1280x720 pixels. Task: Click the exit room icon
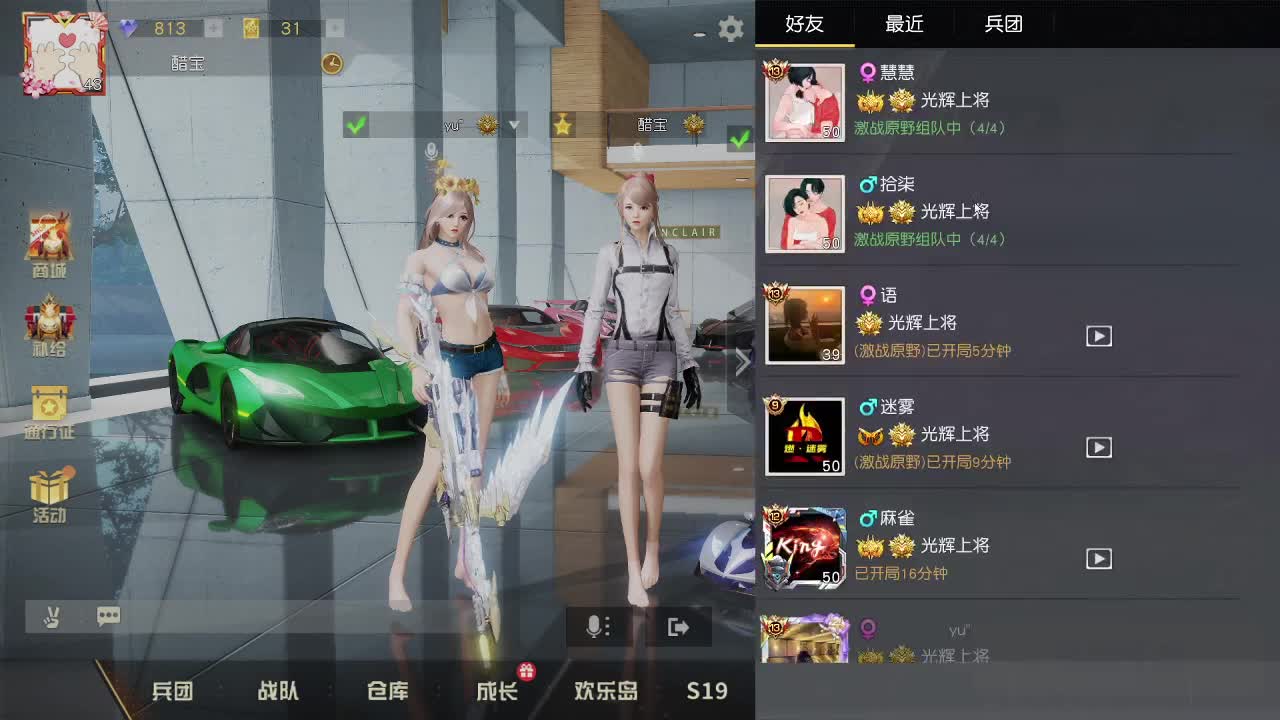coord(679,626)
